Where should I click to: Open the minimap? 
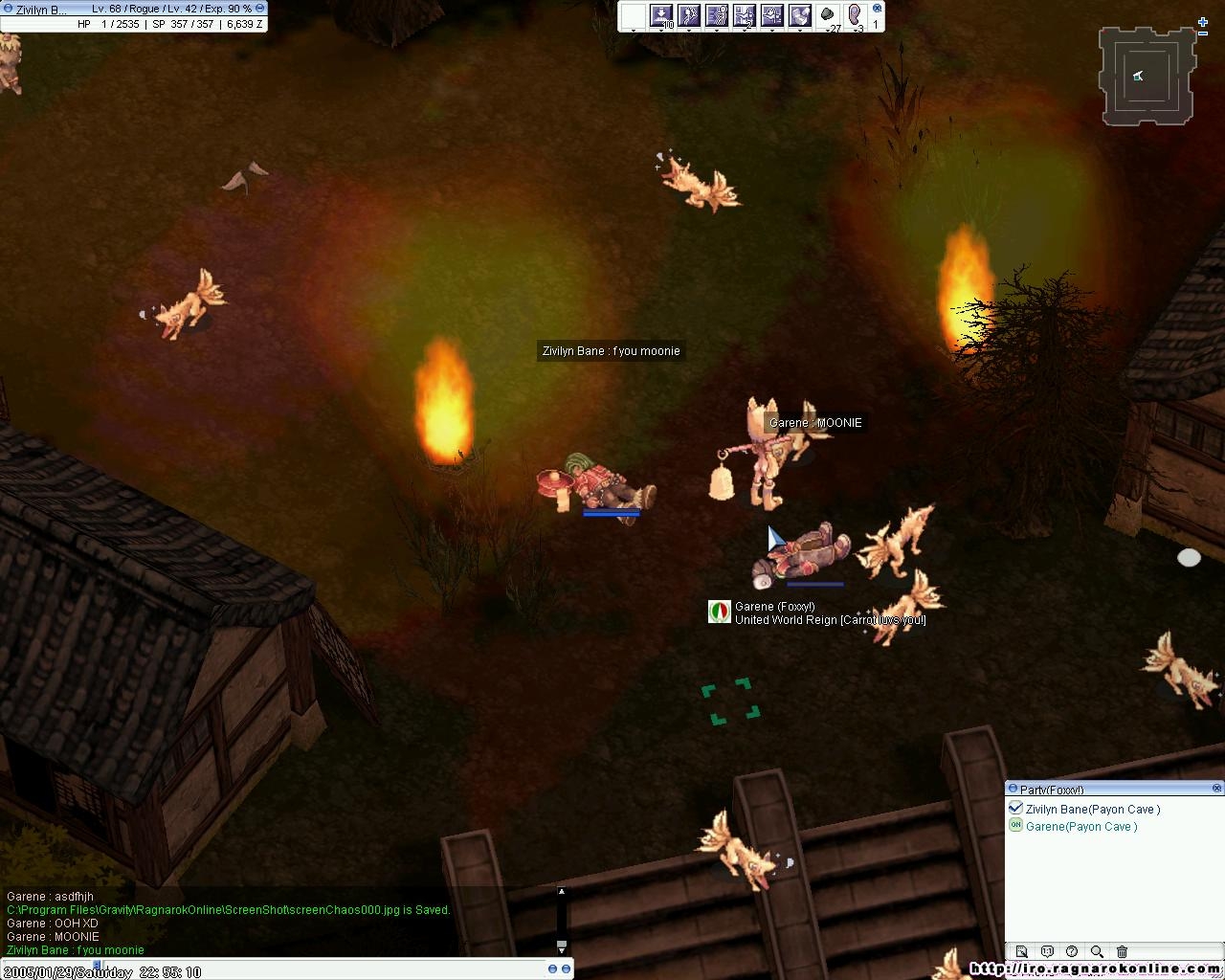(x=1147, y=77)
